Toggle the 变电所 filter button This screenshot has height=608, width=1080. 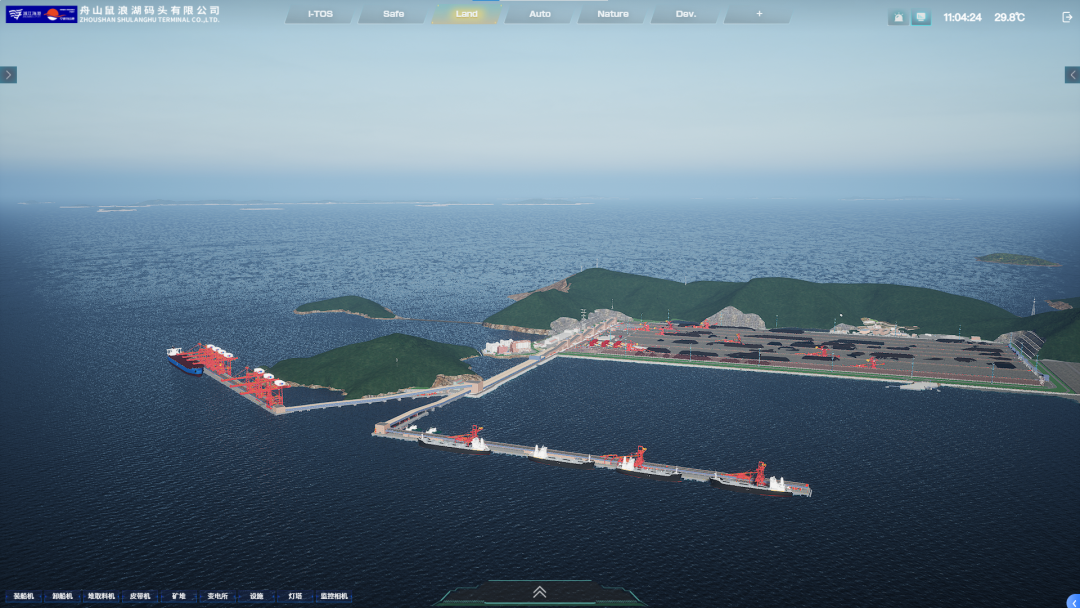coord(218,597)
